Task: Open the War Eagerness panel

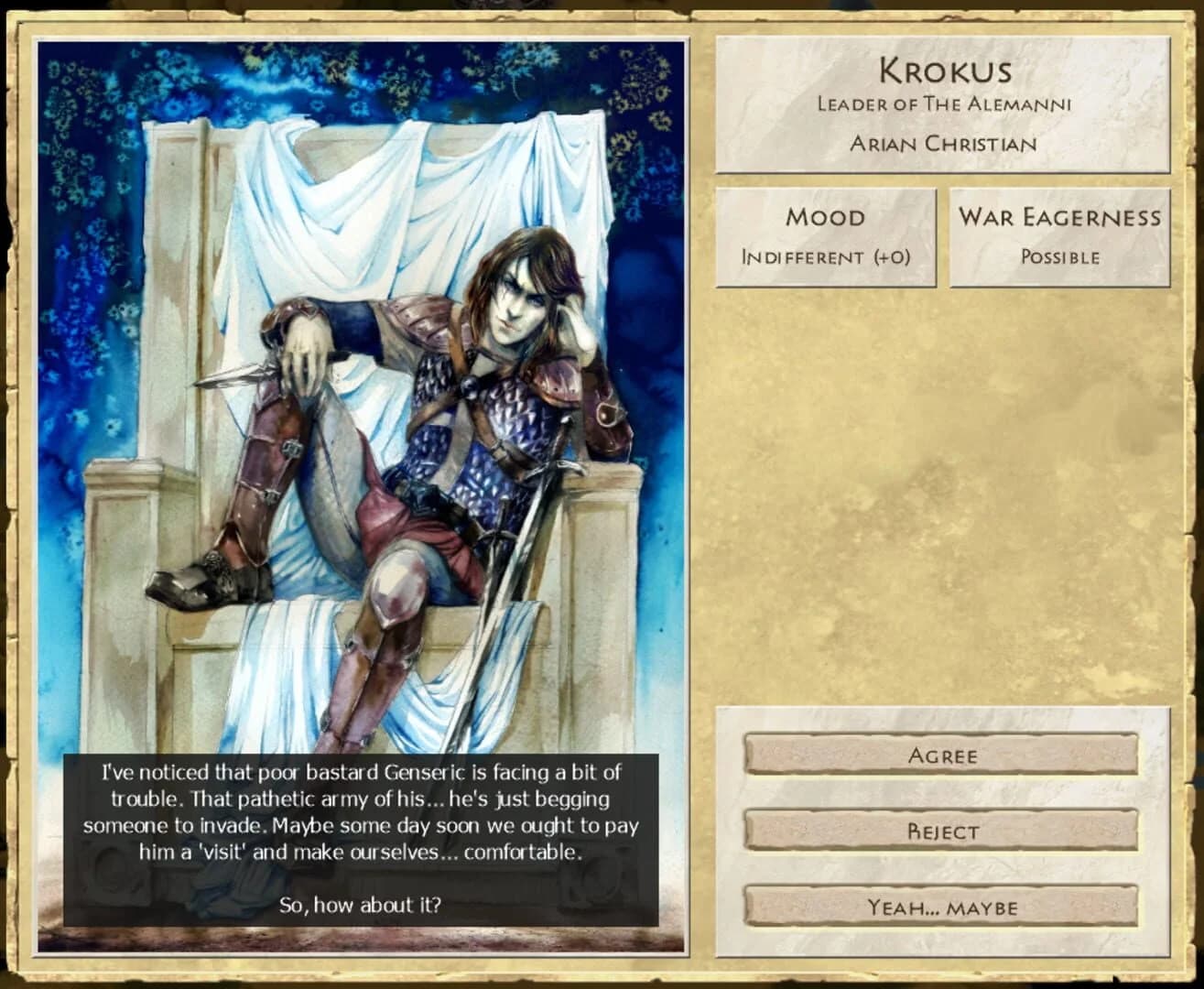Action: click(x=1059, y=217)
